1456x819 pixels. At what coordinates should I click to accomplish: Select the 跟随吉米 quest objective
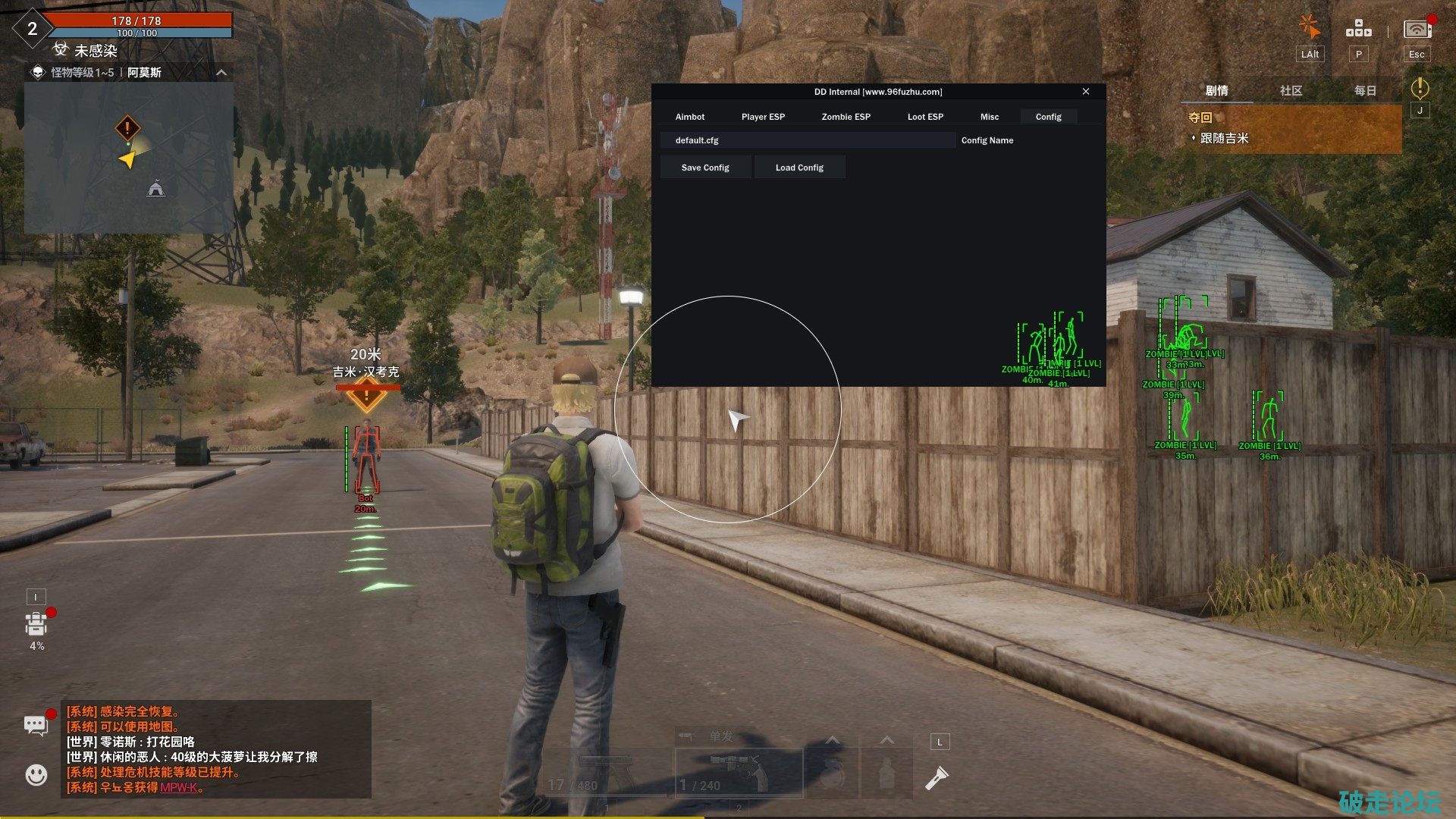pyautogui.click(x=1224, y=139)
